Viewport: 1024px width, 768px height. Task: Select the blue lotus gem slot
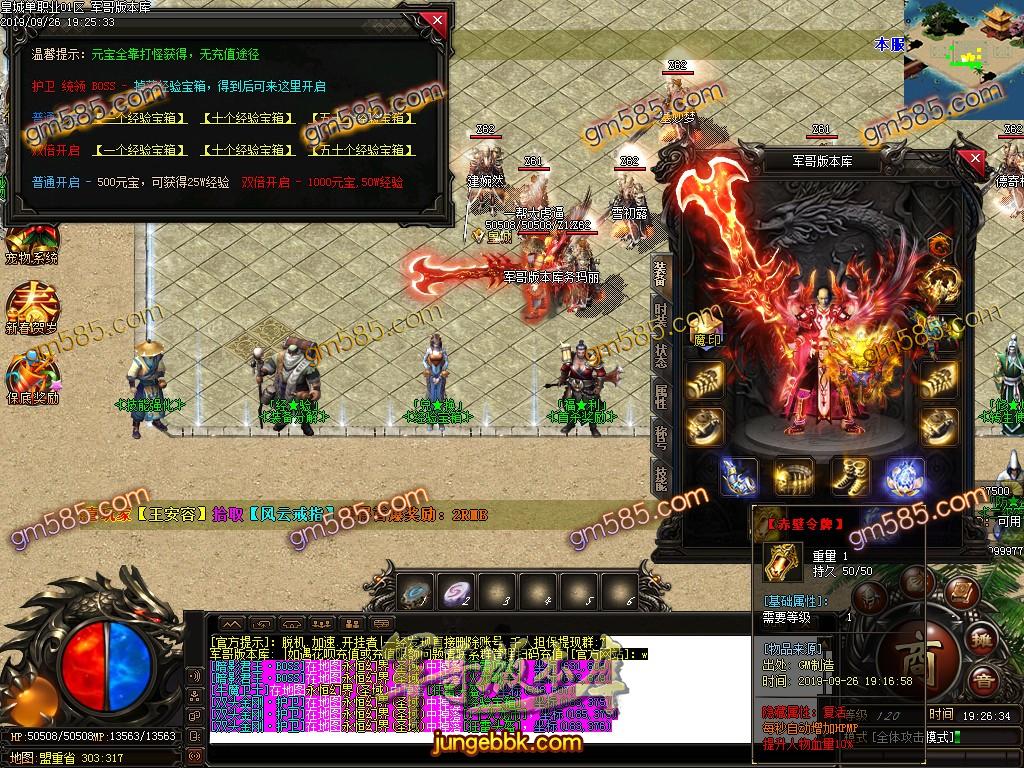click(904, 478)
